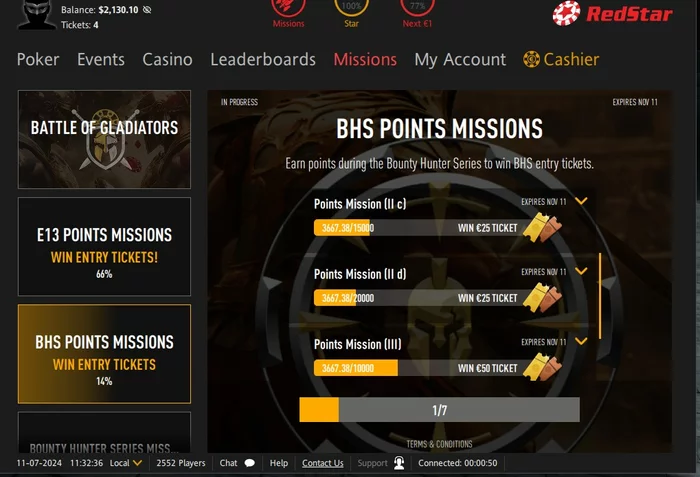Select the Battle of Gladiators mission tile
Screen dimensions: 700x477
point(104,139)
